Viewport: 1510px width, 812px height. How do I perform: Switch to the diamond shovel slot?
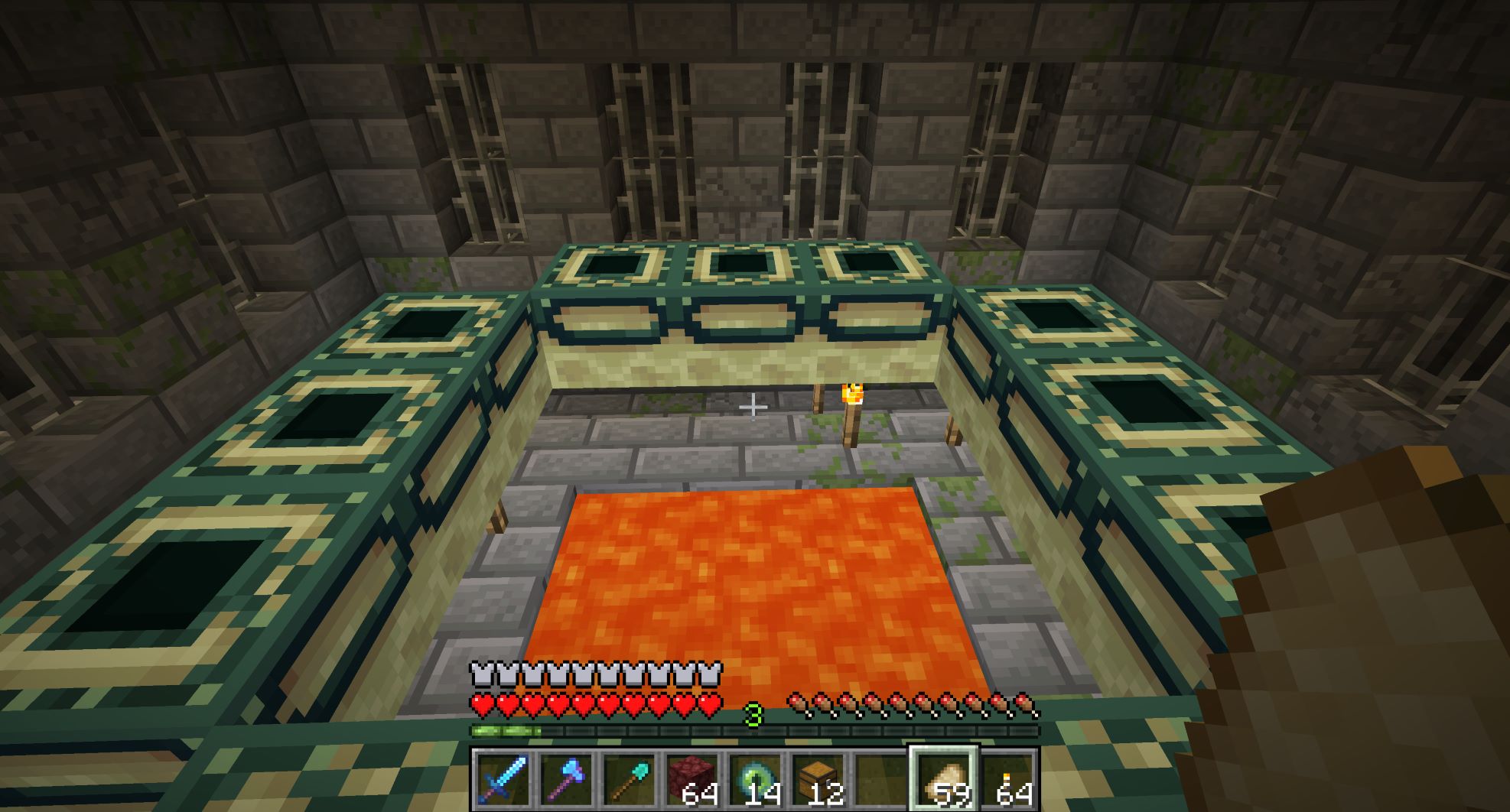pyautogui.click(x=628, y=780)
